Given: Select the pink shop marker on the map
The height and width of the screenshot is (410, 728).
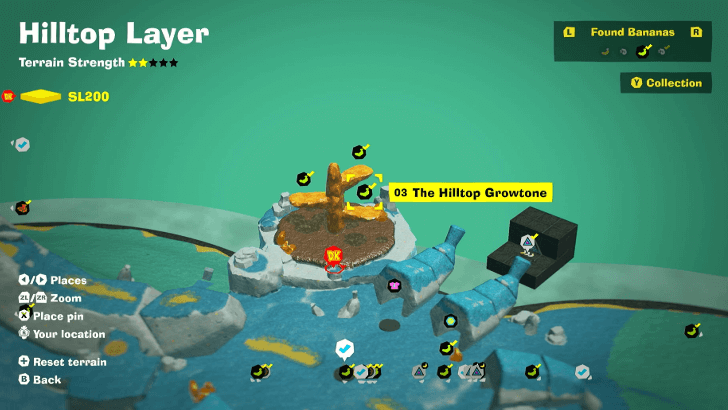Looking at the screenshot, I should pyautogui.click(x=395, y=286).
